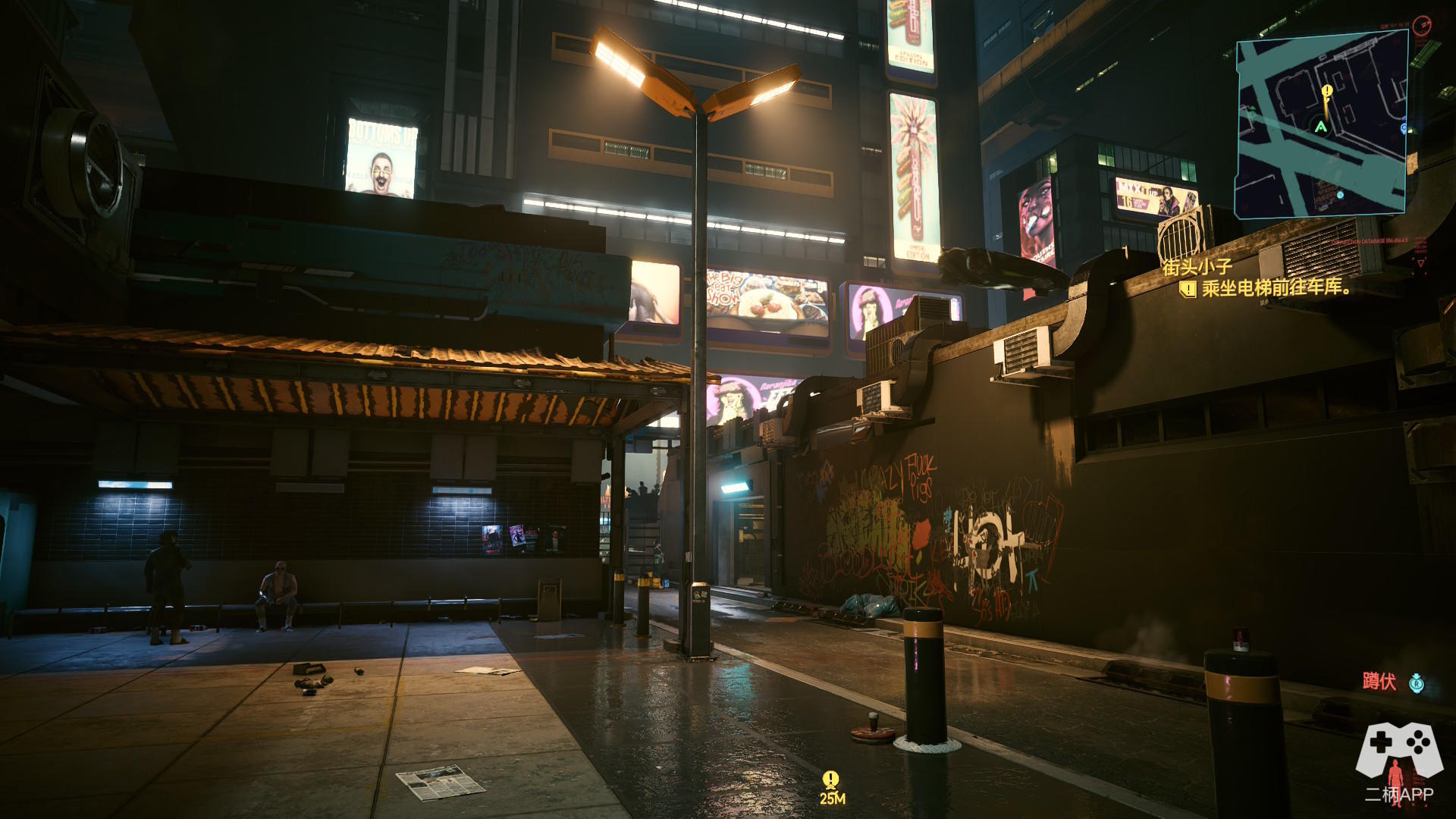Click the 街头小子 quest title
The height and width of the screenshot is (819, 1456).
[1197, 267]
